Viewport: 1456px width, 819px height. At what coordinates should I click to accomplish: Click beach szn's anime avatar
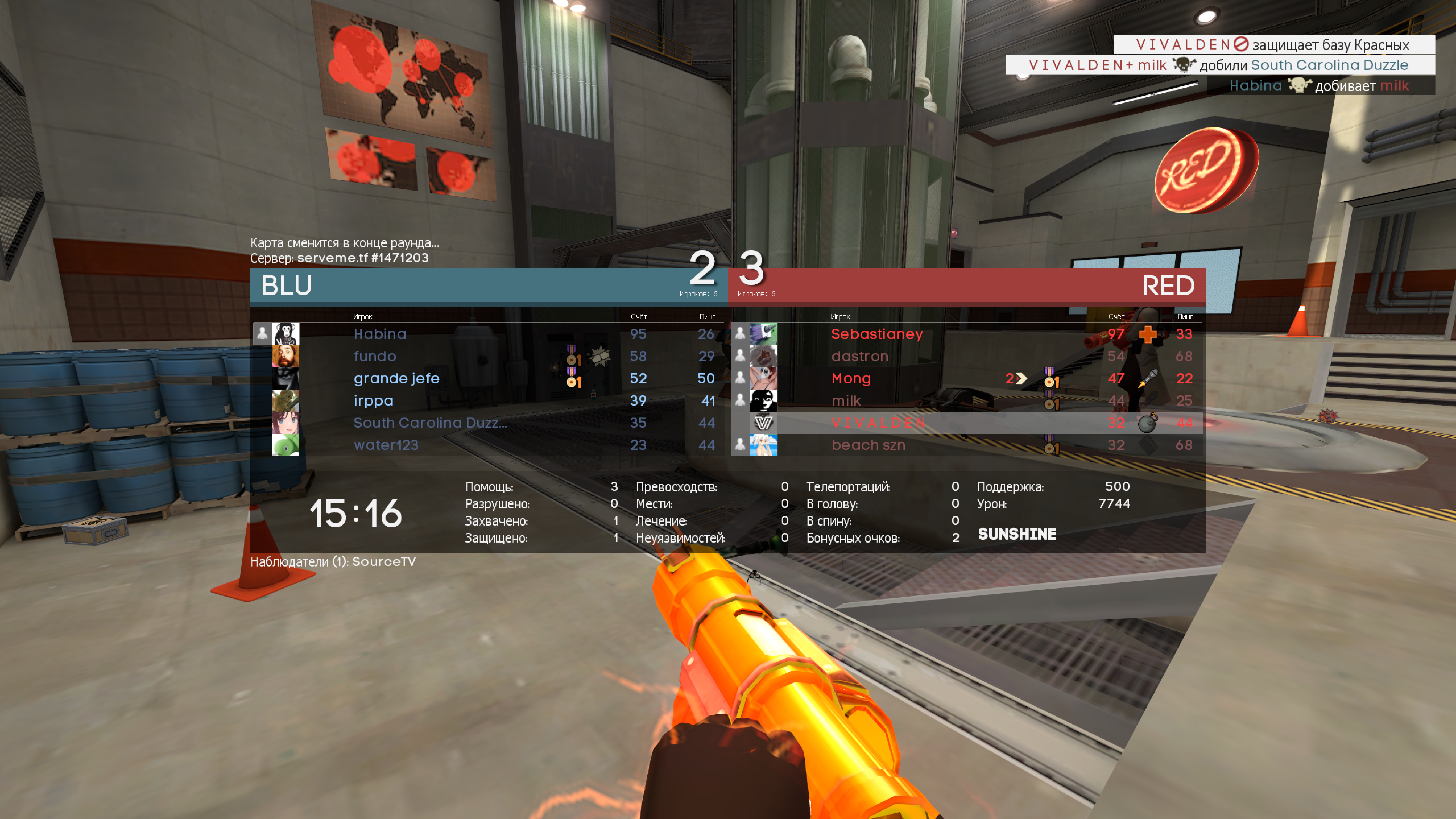coord(763,445)
